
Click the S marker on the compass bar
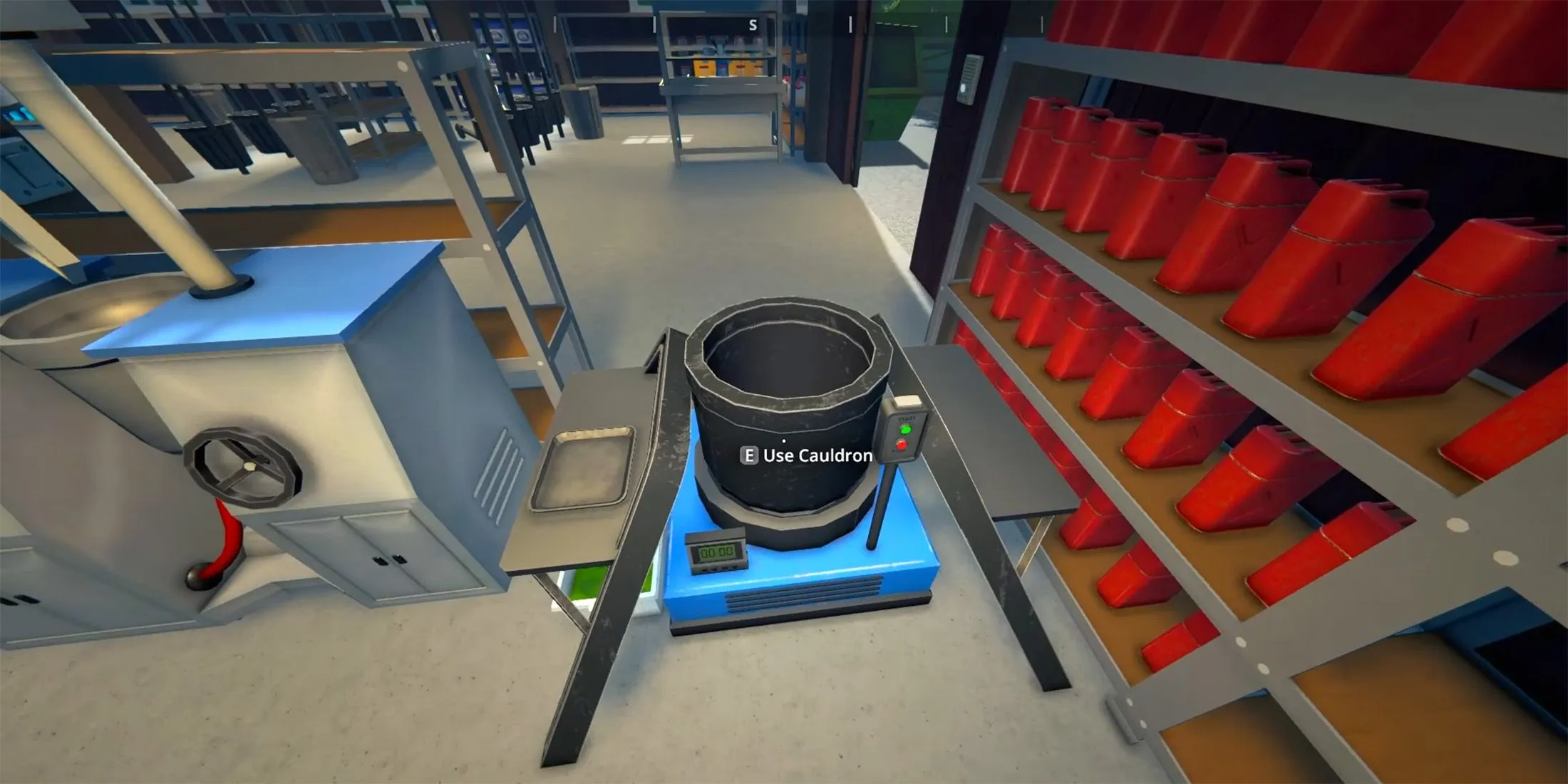click(x=753, y=26)
